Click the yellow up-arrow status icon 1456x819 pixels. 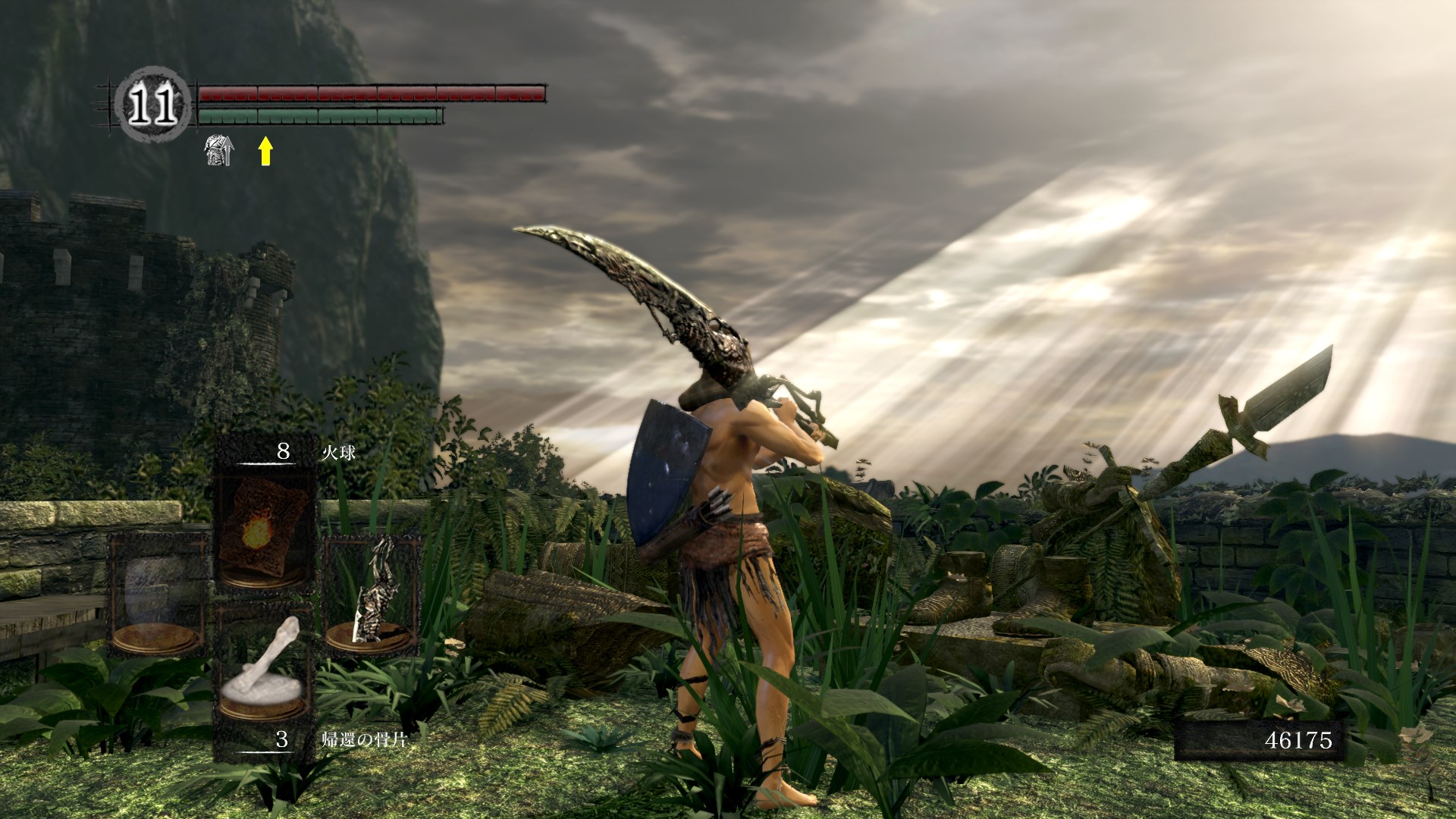tap(265, 151)
